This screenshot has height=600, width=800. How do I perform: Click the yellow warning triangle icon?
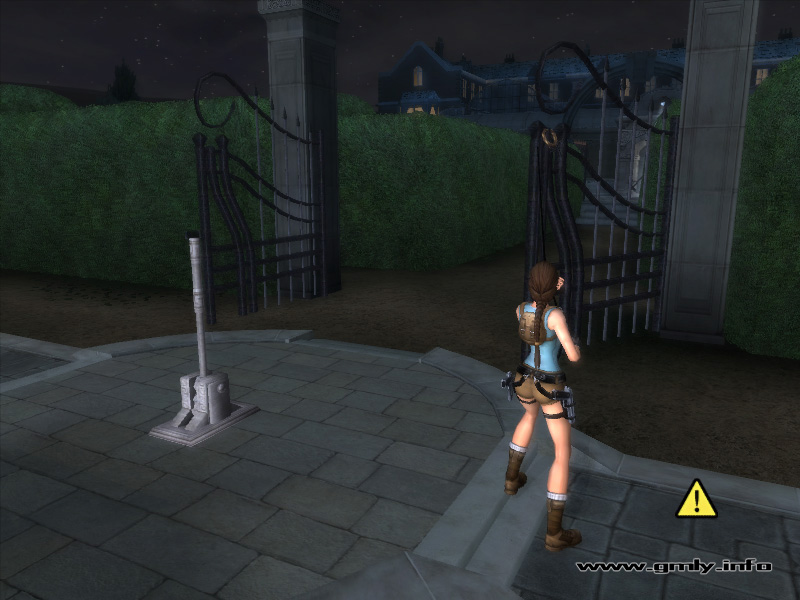pyautogui.click(x=696, y=500)
